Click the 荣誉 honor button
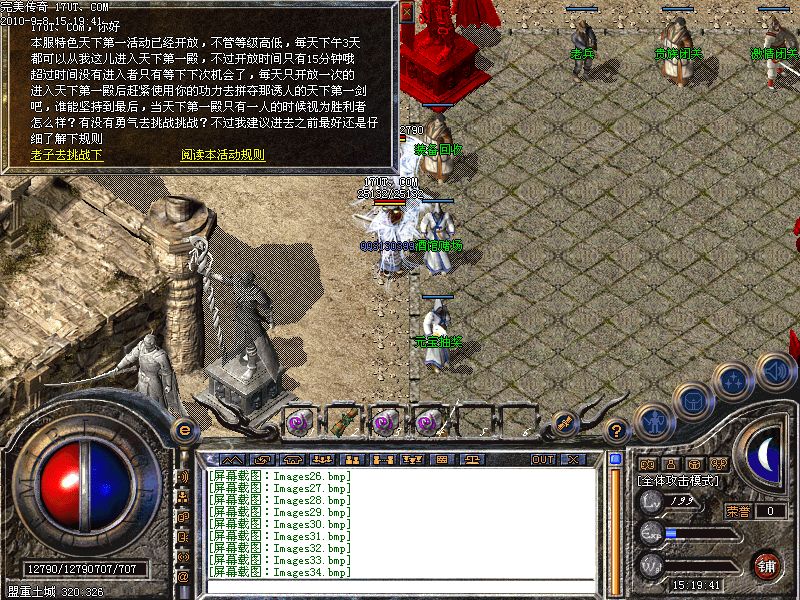The width and height of the screenshot is (800, 600). click(x=738, y=511)
